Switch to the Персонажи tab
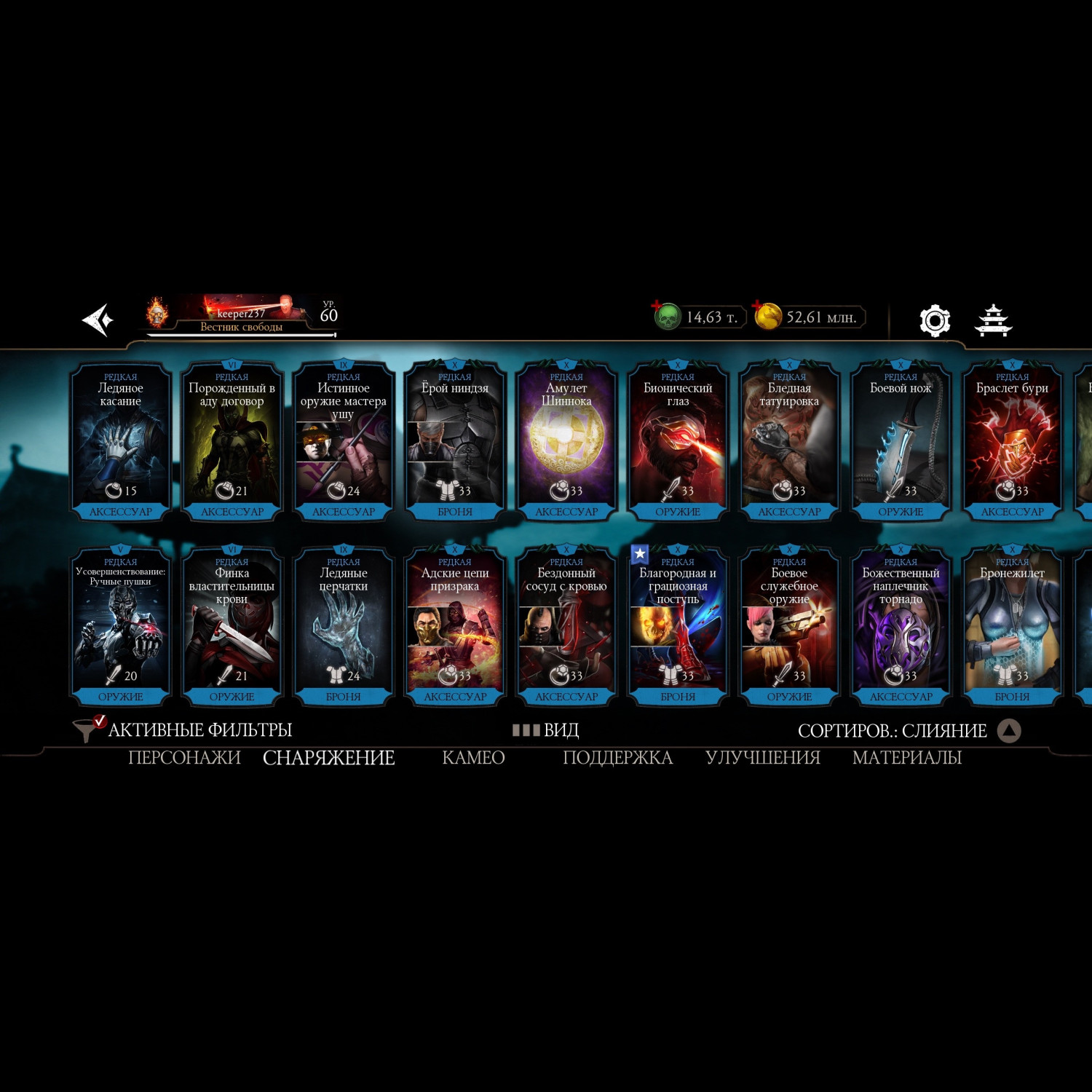The image size is (1092, 1092). pos(184,758)
